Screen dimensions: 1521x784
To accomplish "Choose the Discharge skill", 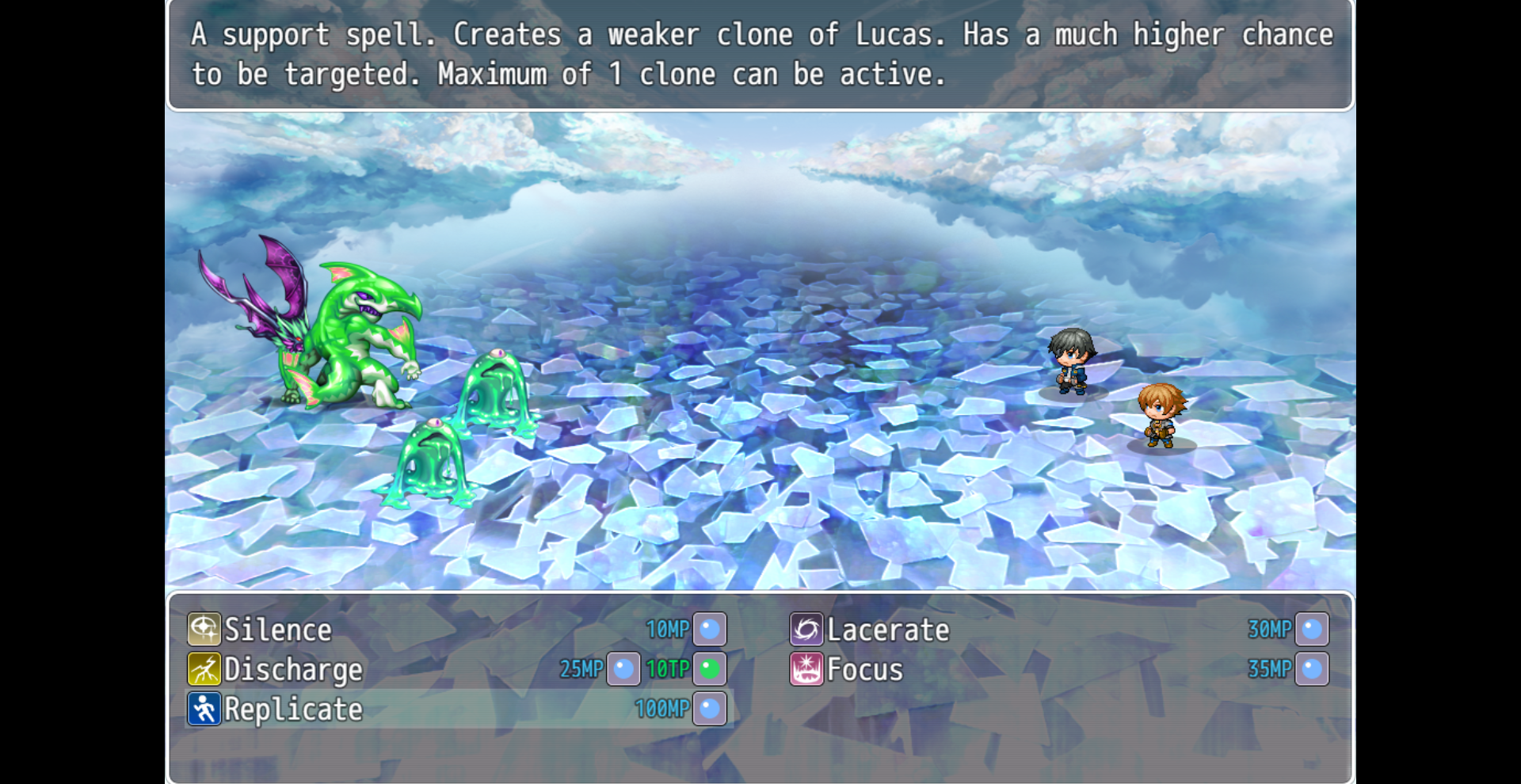I will pos(293,670).
